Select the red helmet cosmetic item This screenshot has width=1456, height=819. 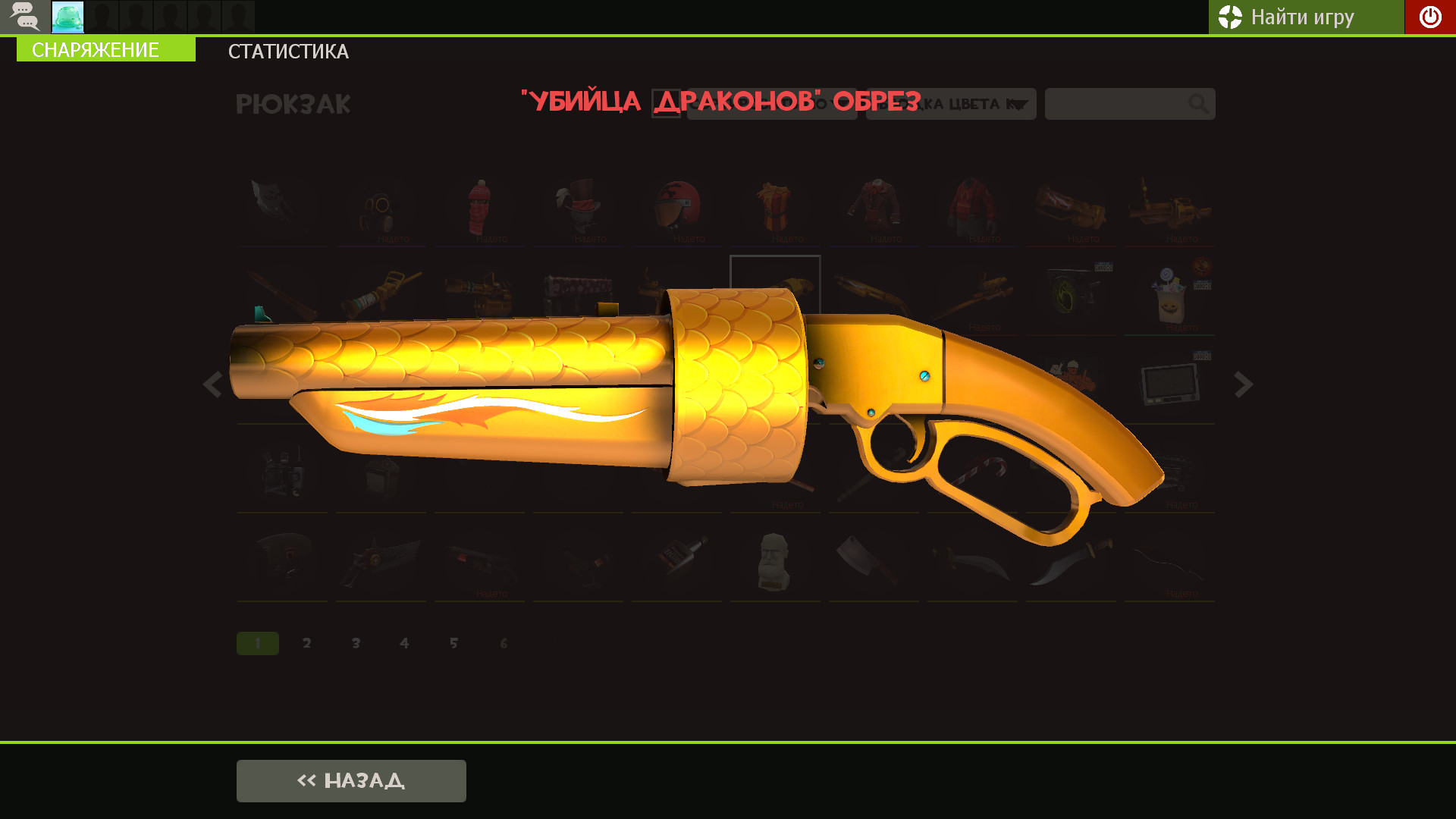coord(676,206)
